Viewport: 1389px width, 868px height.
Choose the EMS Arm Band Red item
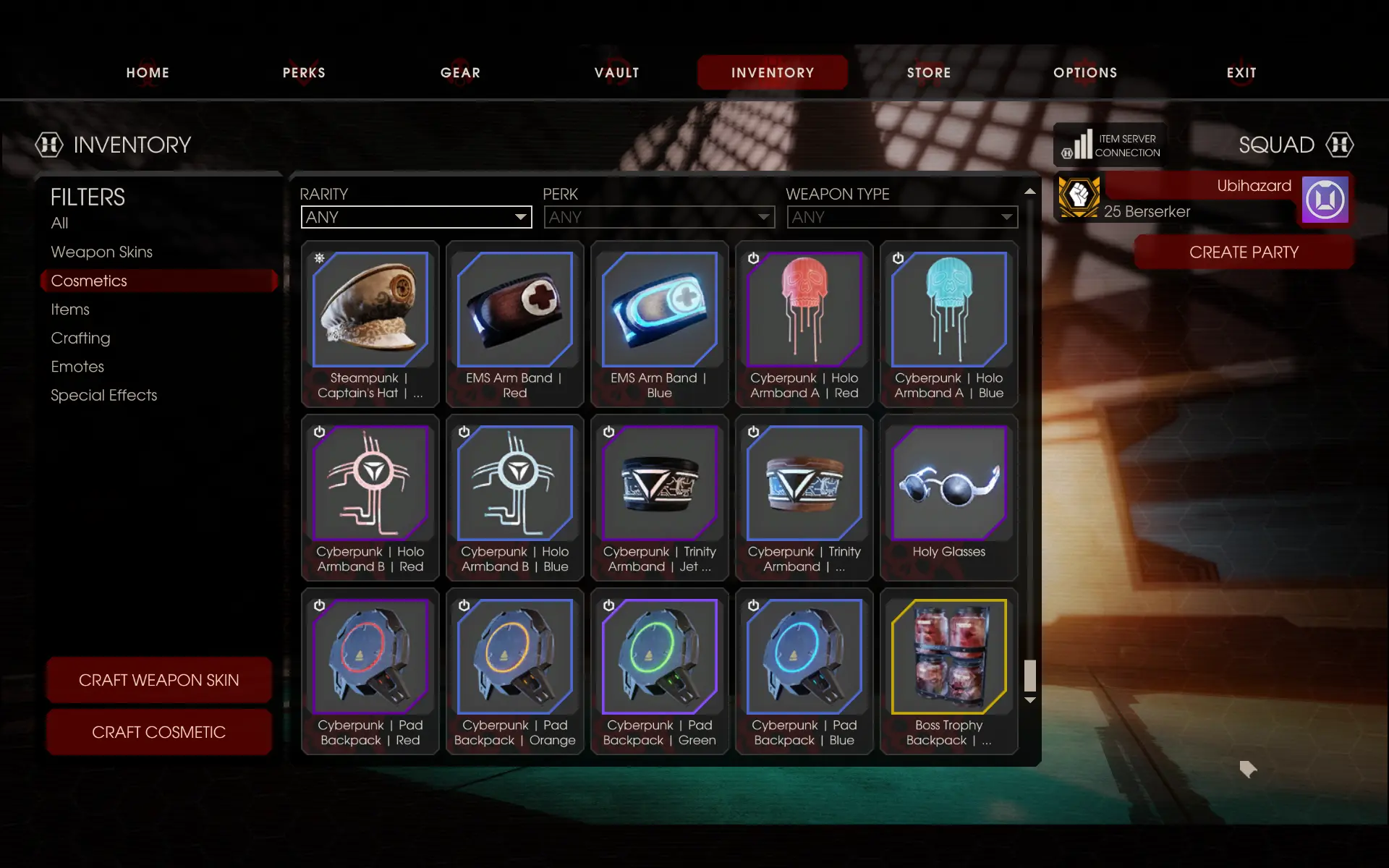click(x=515, y=323)
